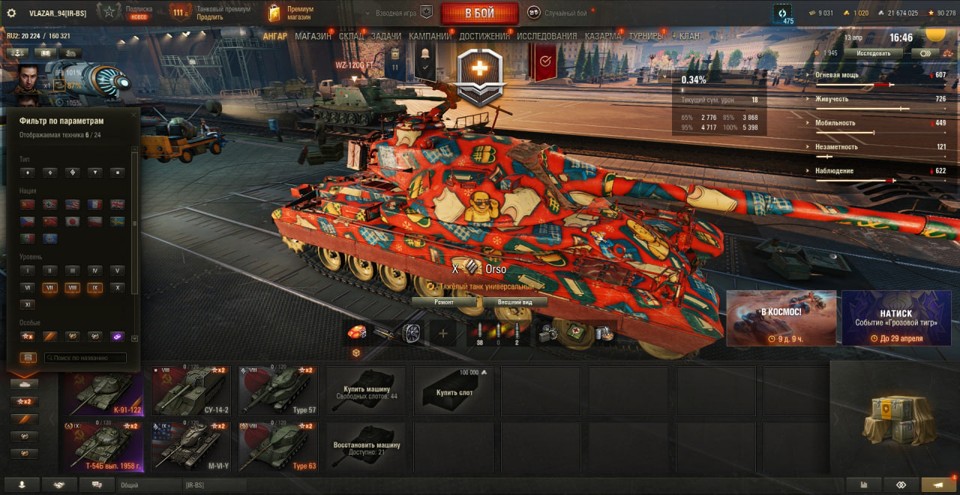Open the МАГАЗИН tab
Image resolution: width=960 pixels, height=495 pixels.
click(x=313, y=36)
